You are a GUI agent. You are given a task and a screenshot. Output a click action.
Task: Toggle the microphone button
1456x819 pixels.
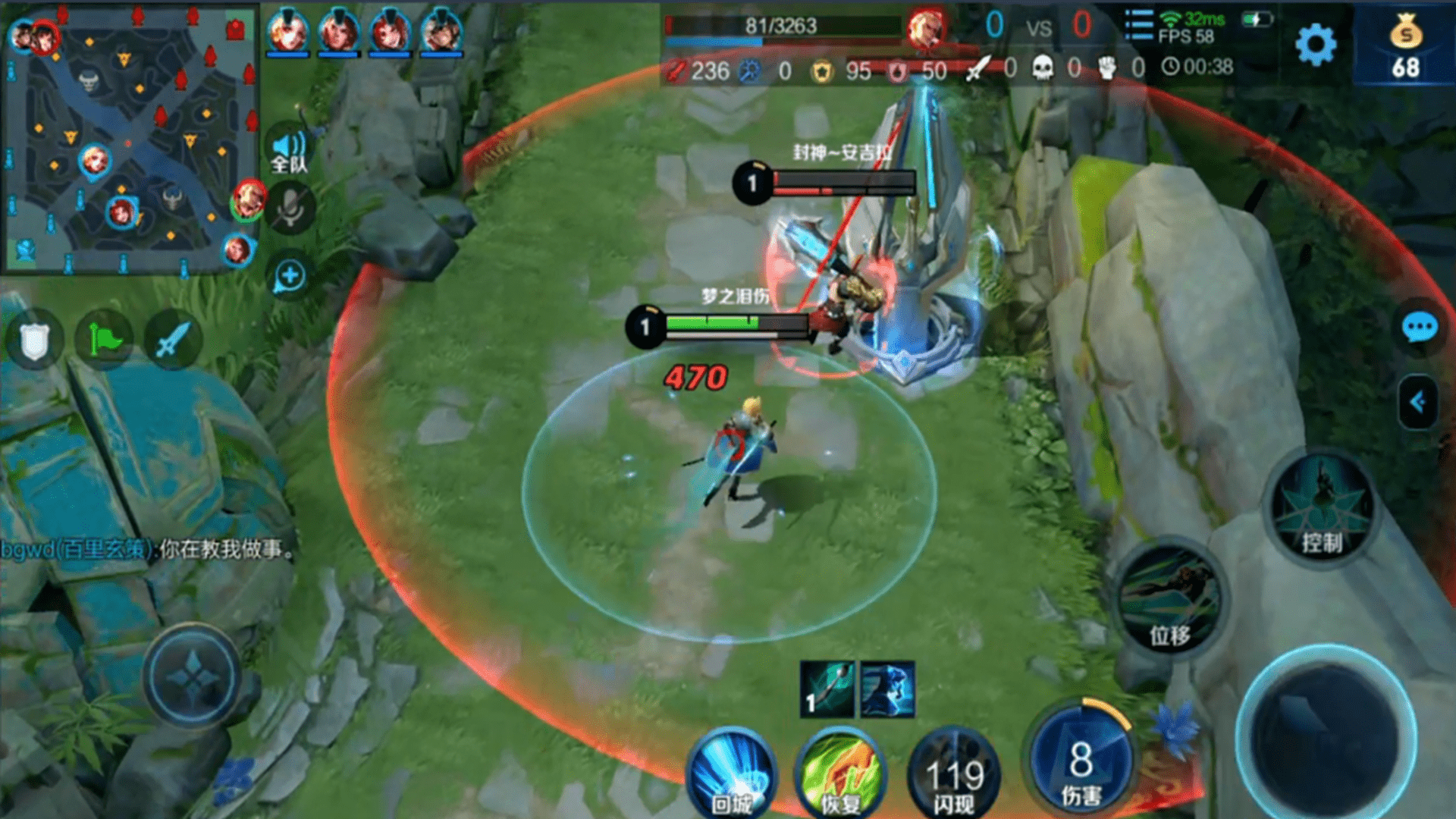[x=289, y=209]
